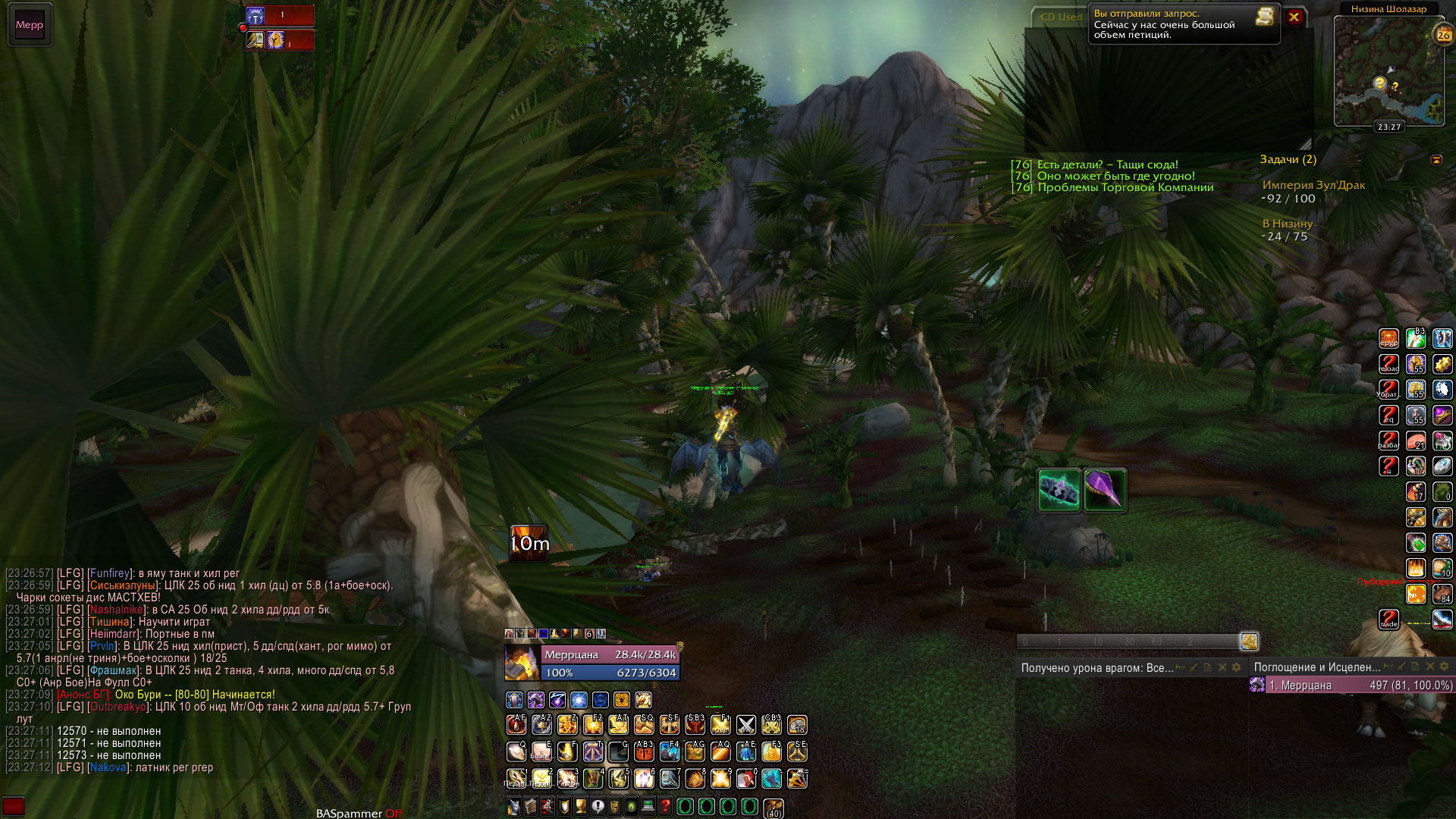Open the calendar showing day 26
This screenshot has height=819, width=1456.
pyautogui.click(x=1443, y=35)
